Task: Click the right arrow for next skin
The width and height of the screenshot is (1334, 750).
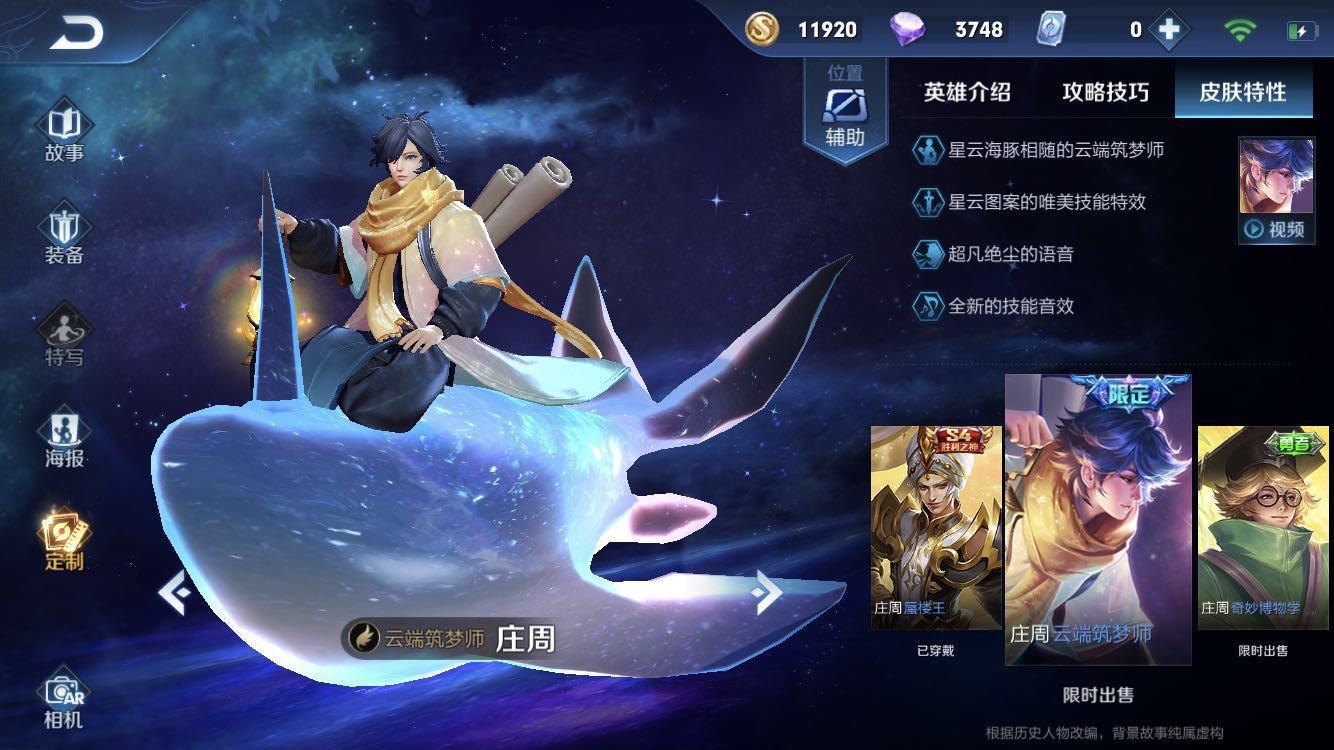Action: pos(768,592)
